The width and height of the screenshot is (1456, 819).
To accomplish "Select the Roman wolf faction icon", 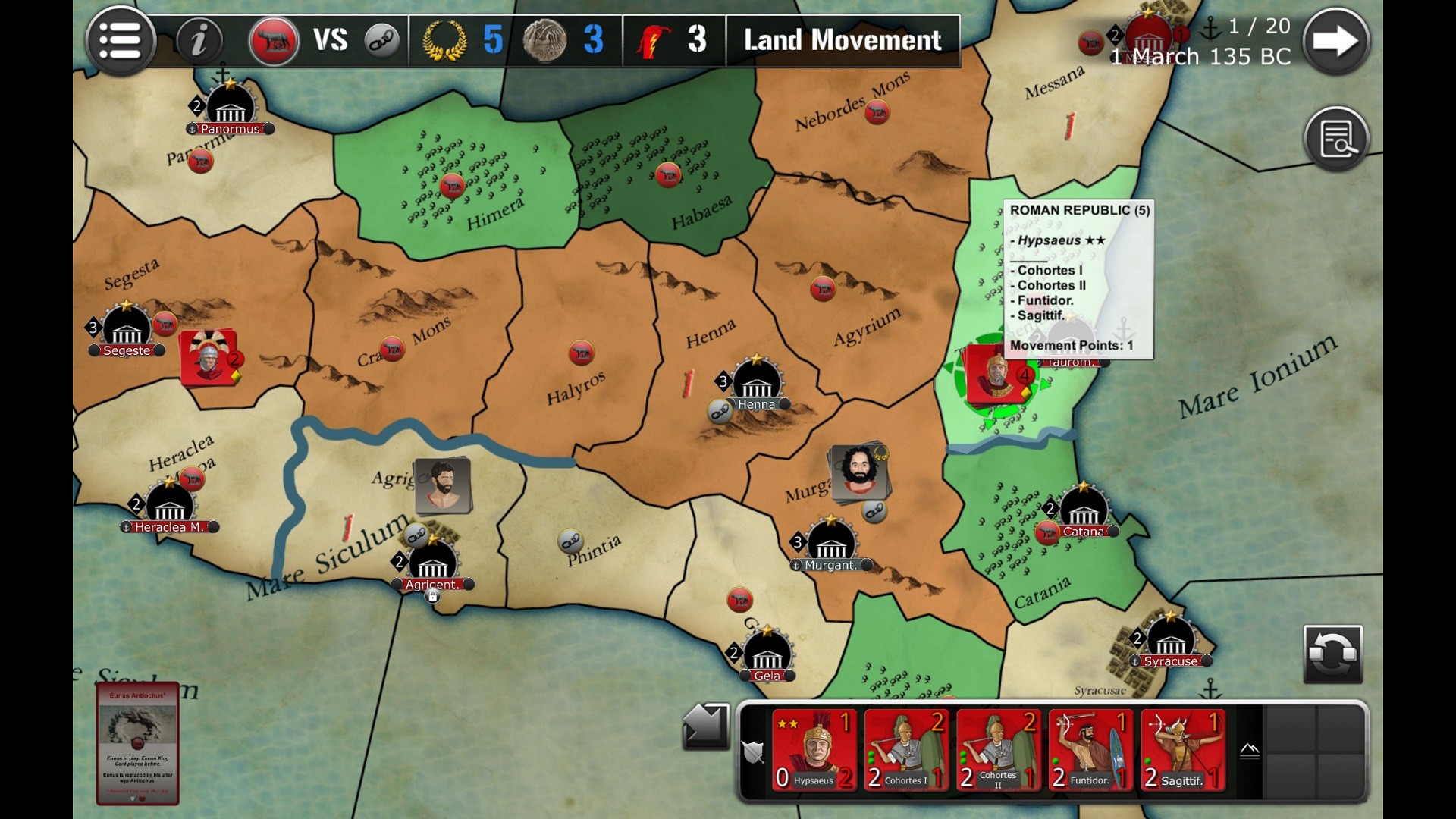I will 275,40.
